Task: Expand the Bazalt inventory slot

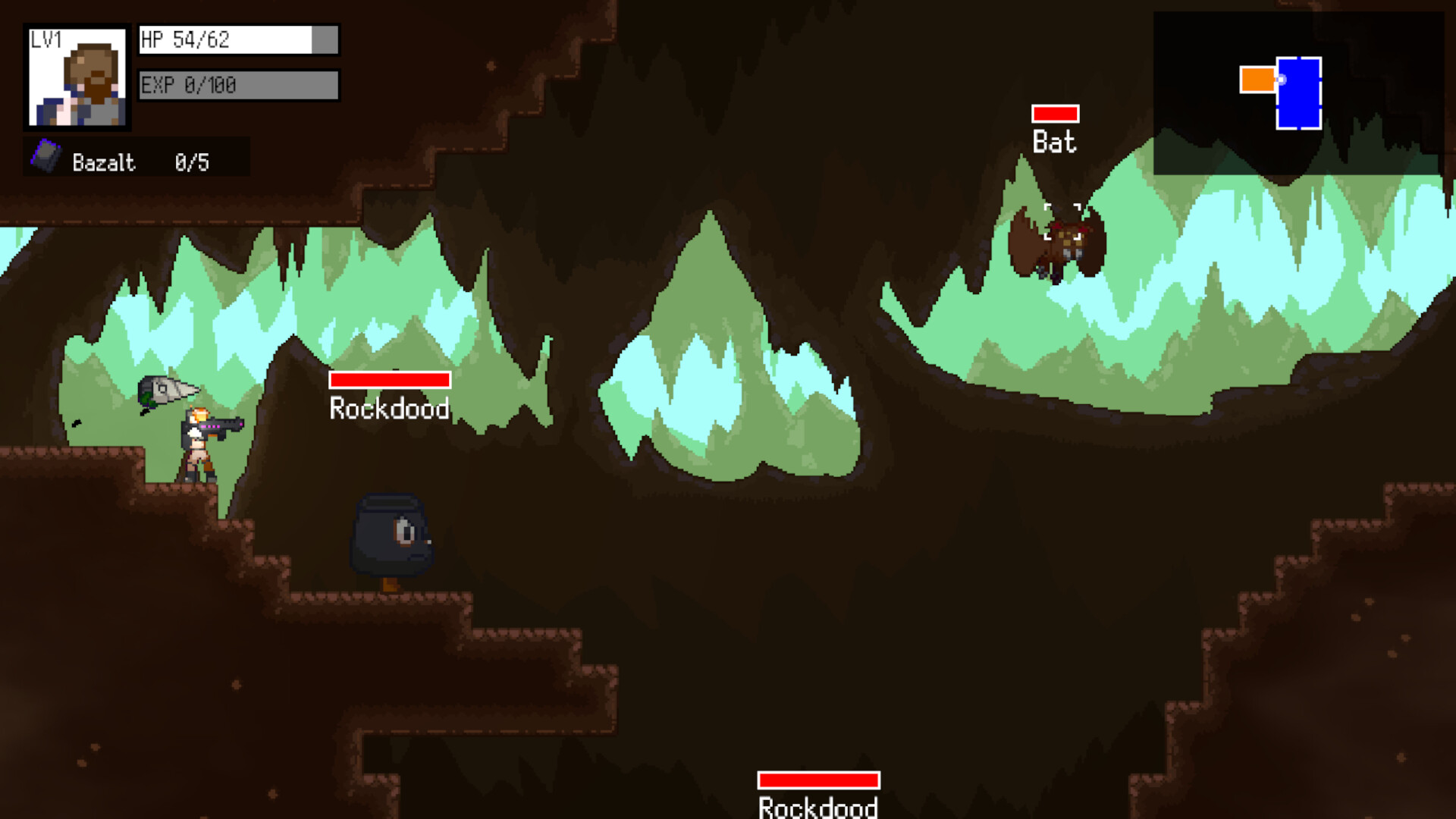Action: (x=136, y=159)
